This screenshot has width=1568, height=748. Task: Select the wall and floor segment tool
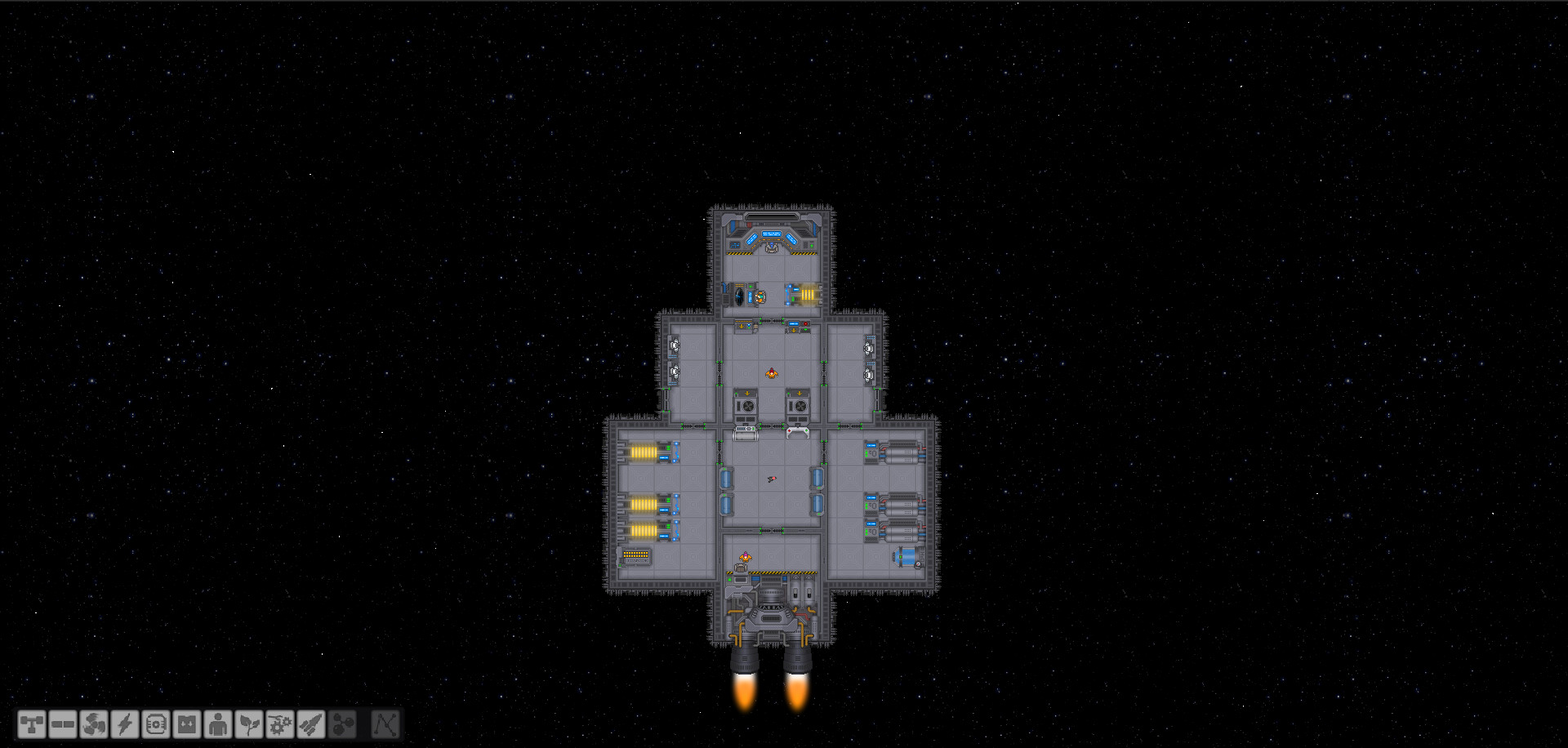(61, 724)
